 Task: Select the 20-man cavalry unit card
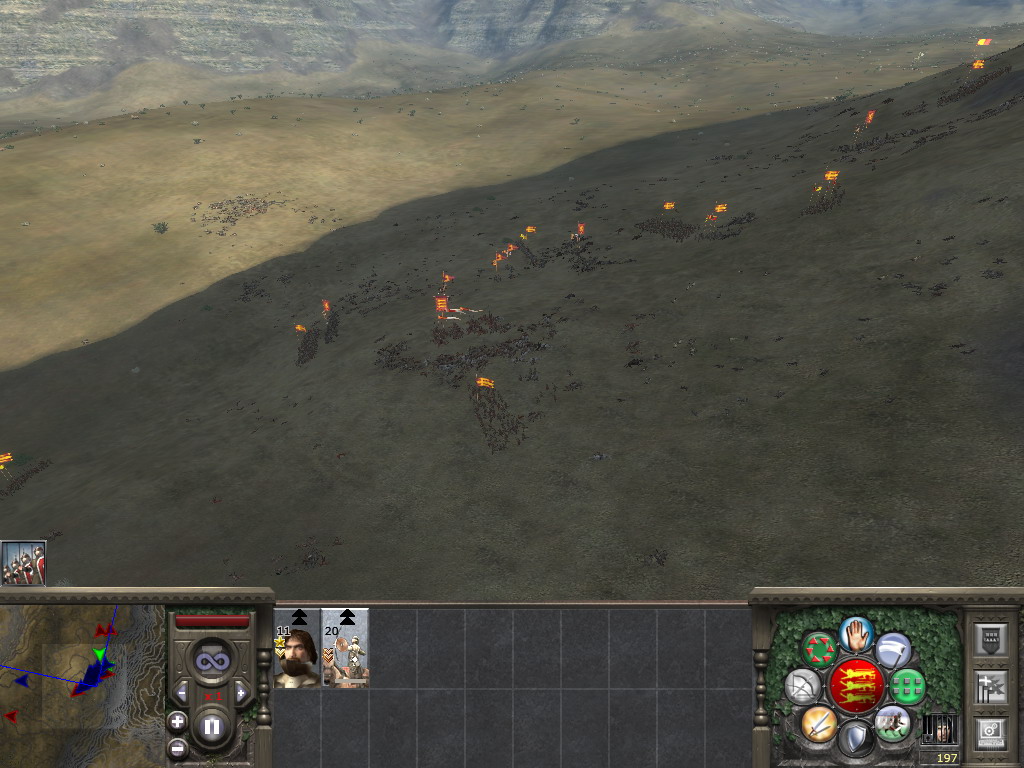[x=345, y=656]
